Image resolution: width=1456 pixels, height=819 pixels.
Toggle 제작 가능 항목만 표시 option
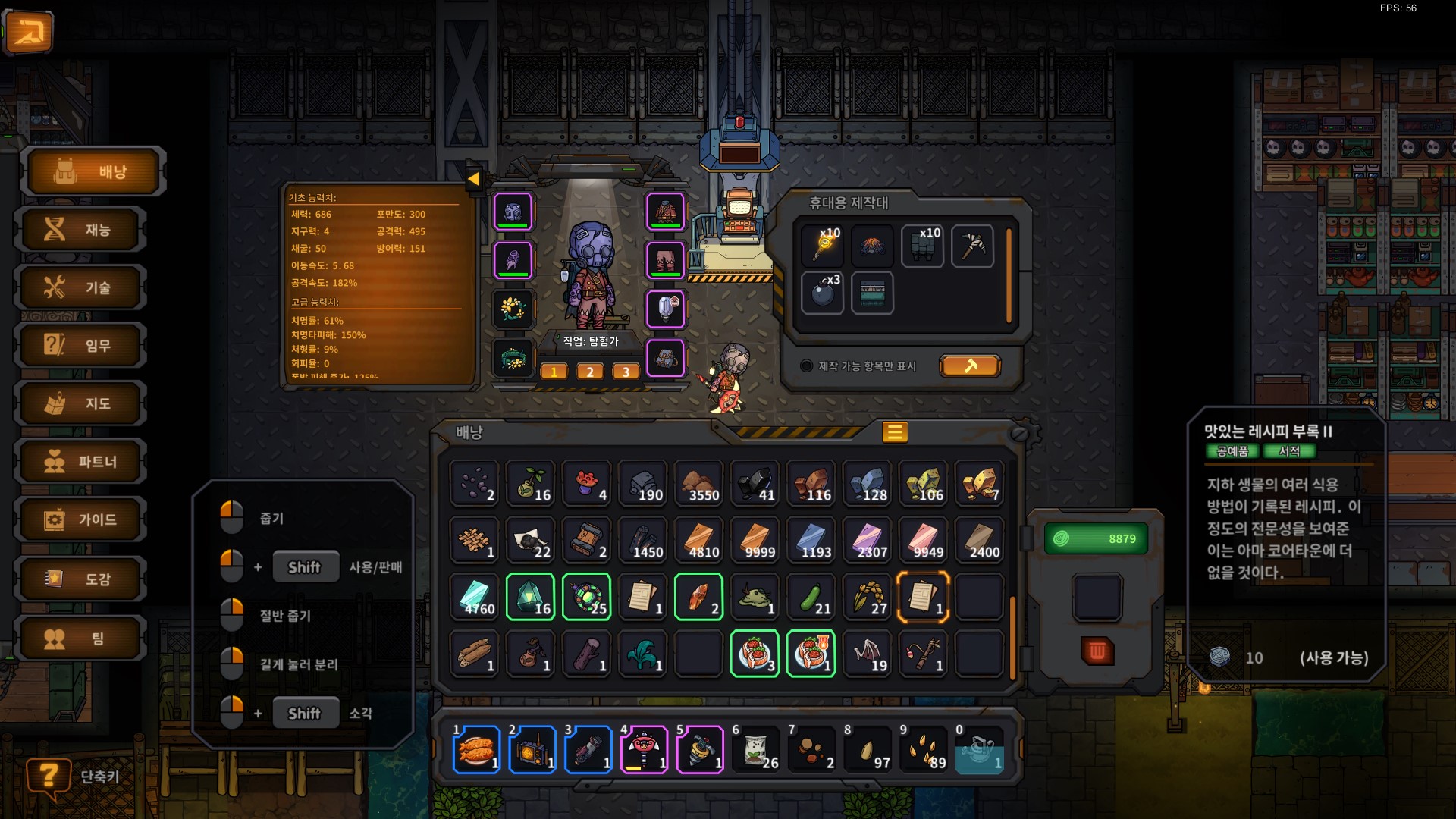807,366
